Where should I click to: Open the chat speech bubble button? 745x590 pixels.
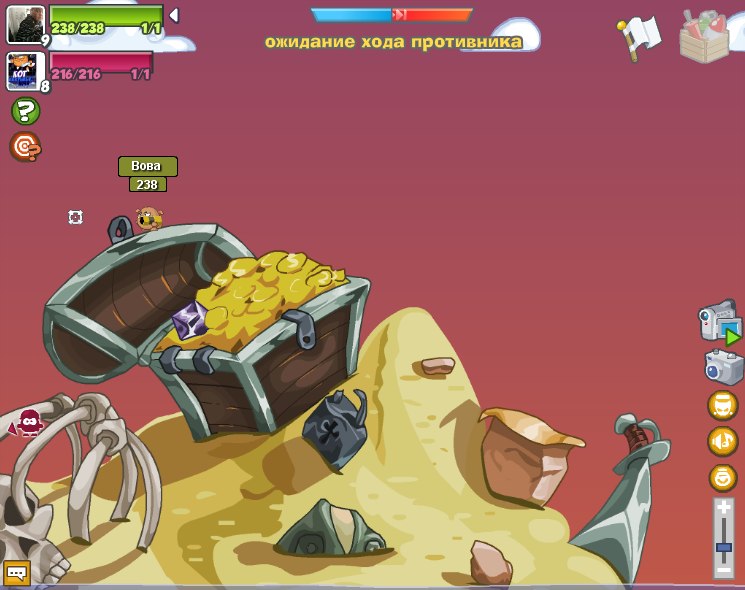16,573
